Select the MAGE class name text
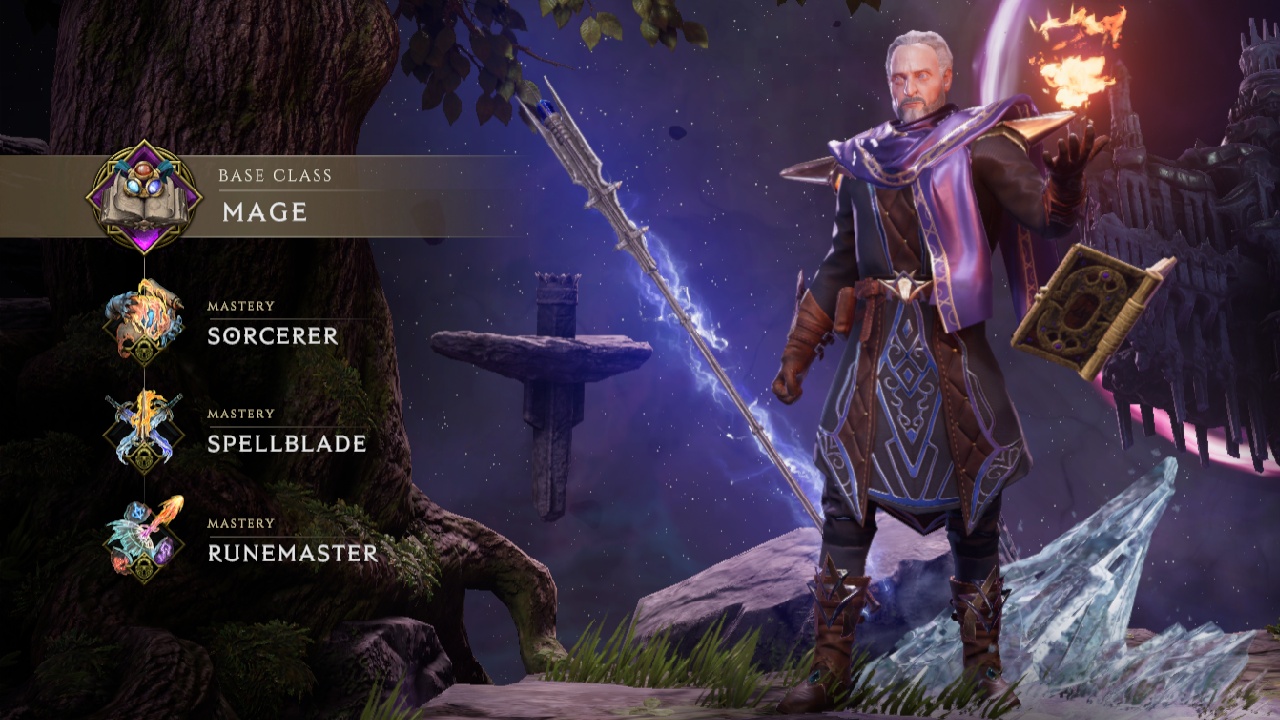Viewport: 1280px width, 720px height. (263, 213)
